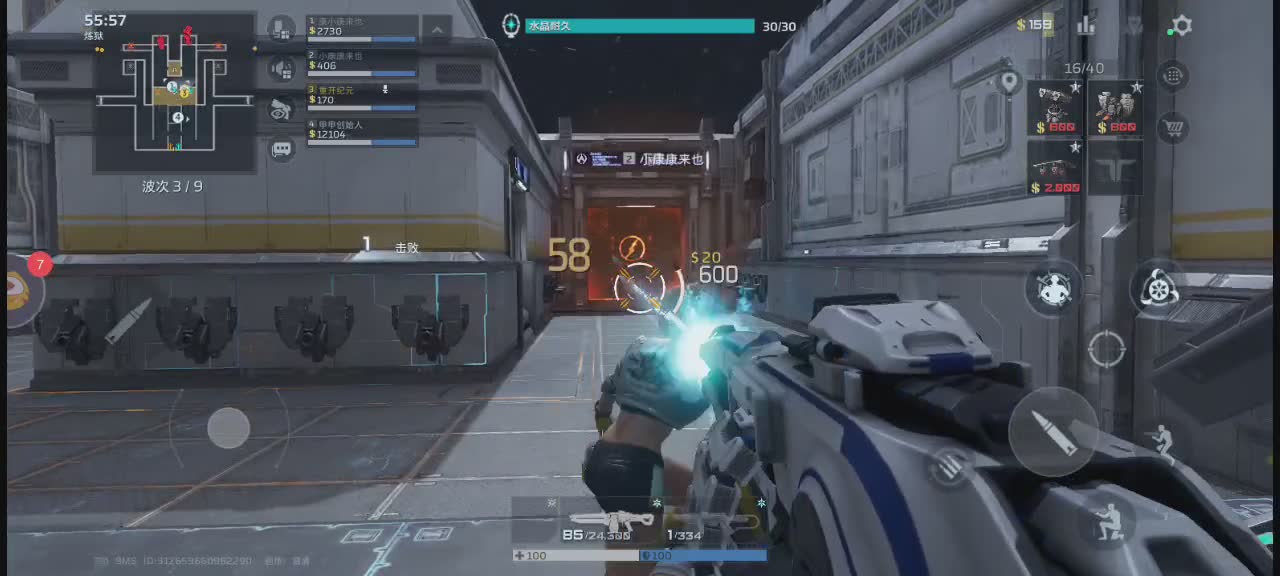Image resolution: width=1280 pixels, height=576 pixels.
Task: Show the scoreboard bar chart
Action: 1086,26
